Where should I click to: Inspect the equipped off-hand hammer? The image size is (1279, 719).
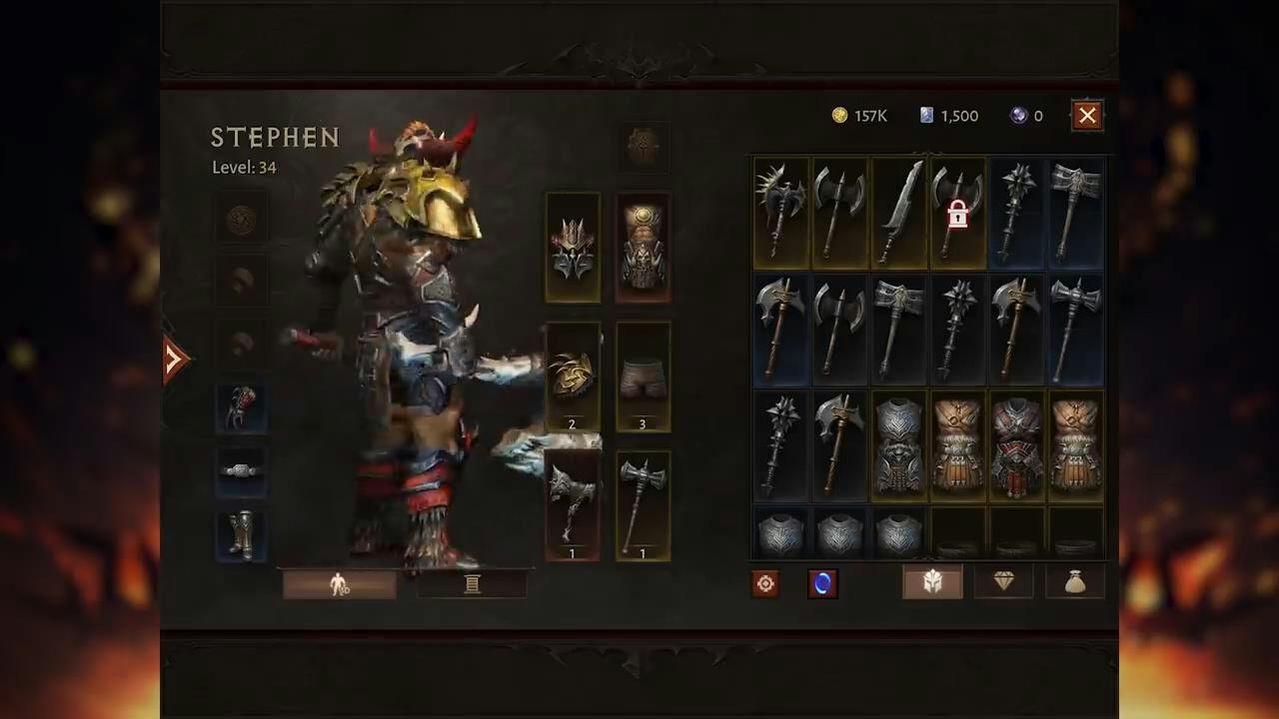click(x=643, y=505)
